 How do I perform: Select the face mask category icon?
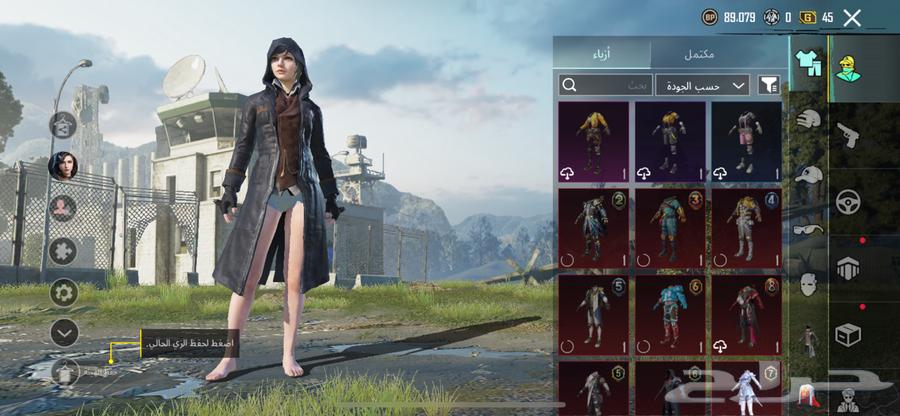pyautogui.click(x=808, y=284)
